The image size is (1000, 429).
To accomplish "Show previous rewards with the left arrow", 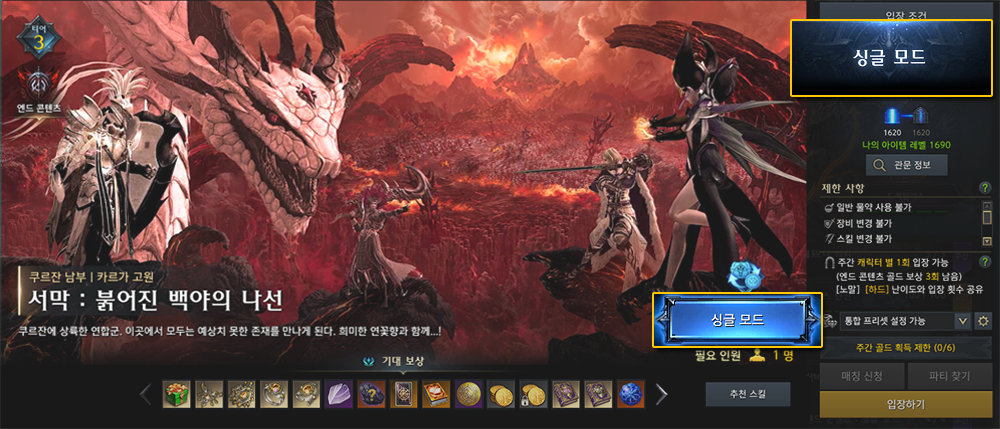I will point(146,394).
